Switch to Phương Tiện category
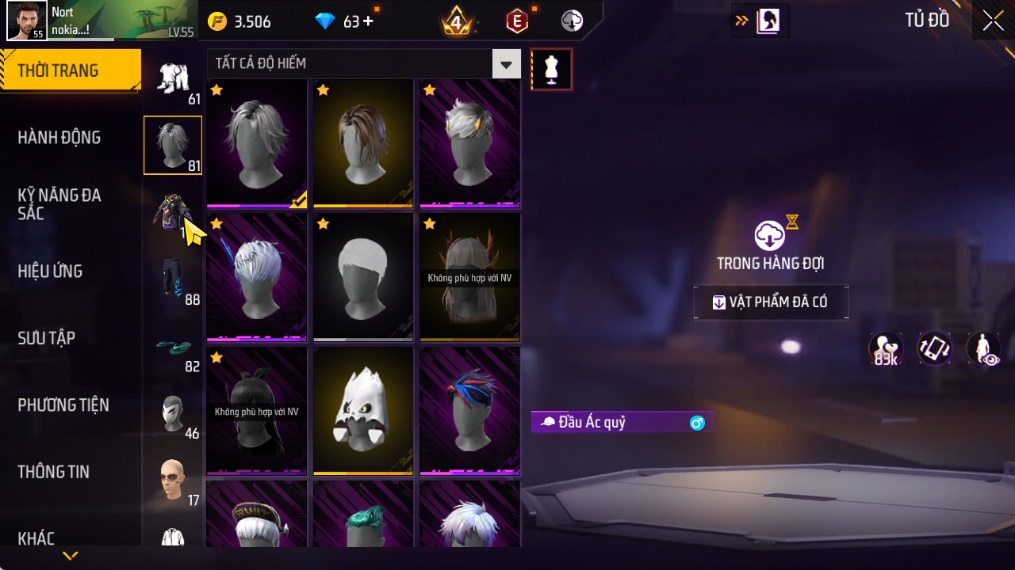This screenshot has height=570, width=1015. (x=63, y=405)
